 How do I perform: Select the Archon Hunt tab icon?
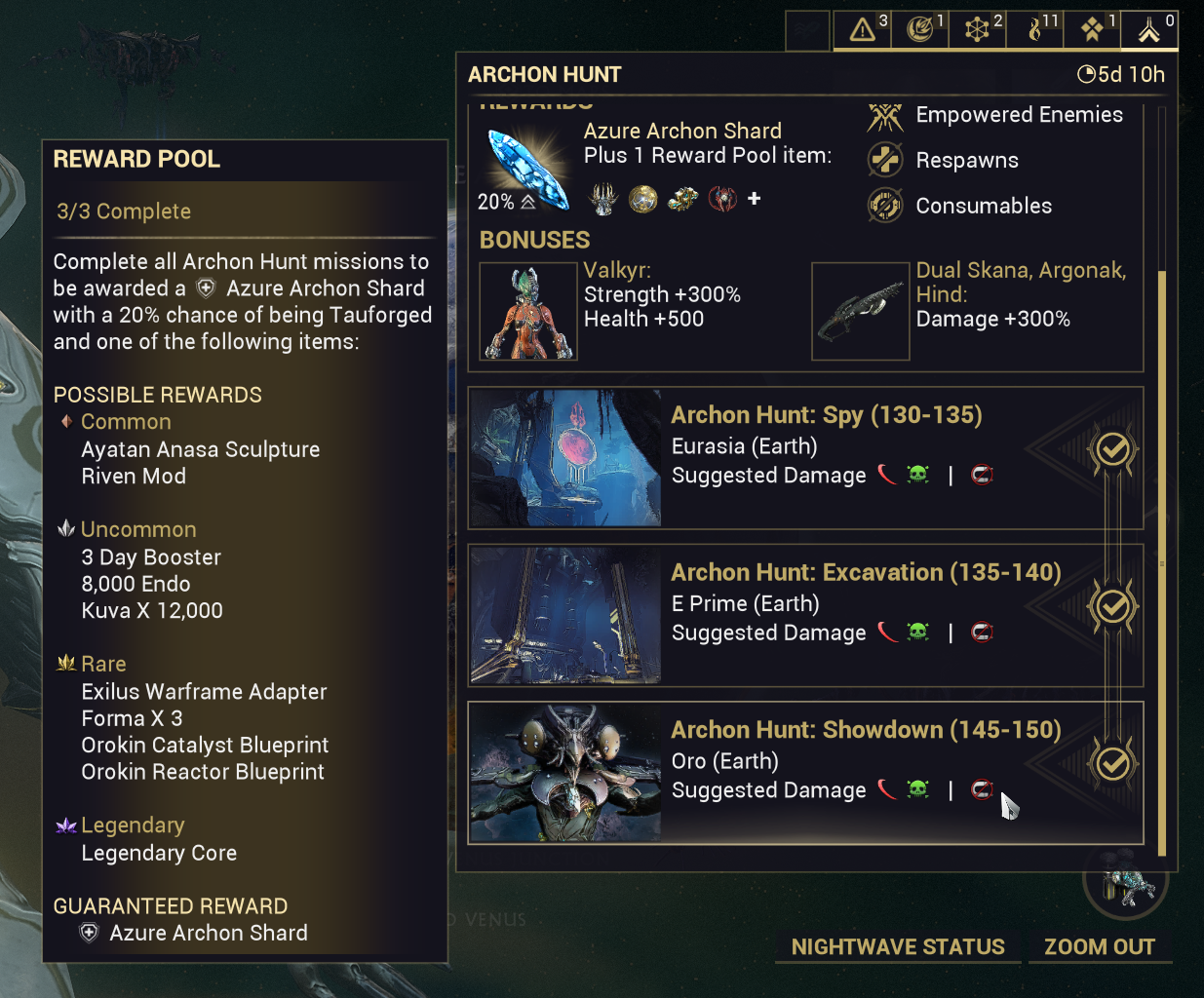(1149, 29)
